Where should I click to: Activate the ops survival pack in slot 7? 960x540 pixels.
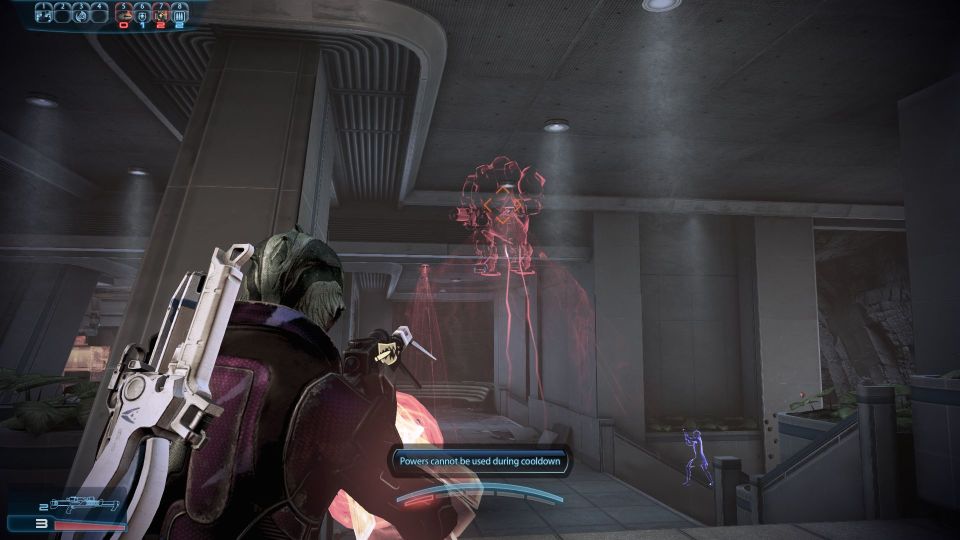[161, 14]
